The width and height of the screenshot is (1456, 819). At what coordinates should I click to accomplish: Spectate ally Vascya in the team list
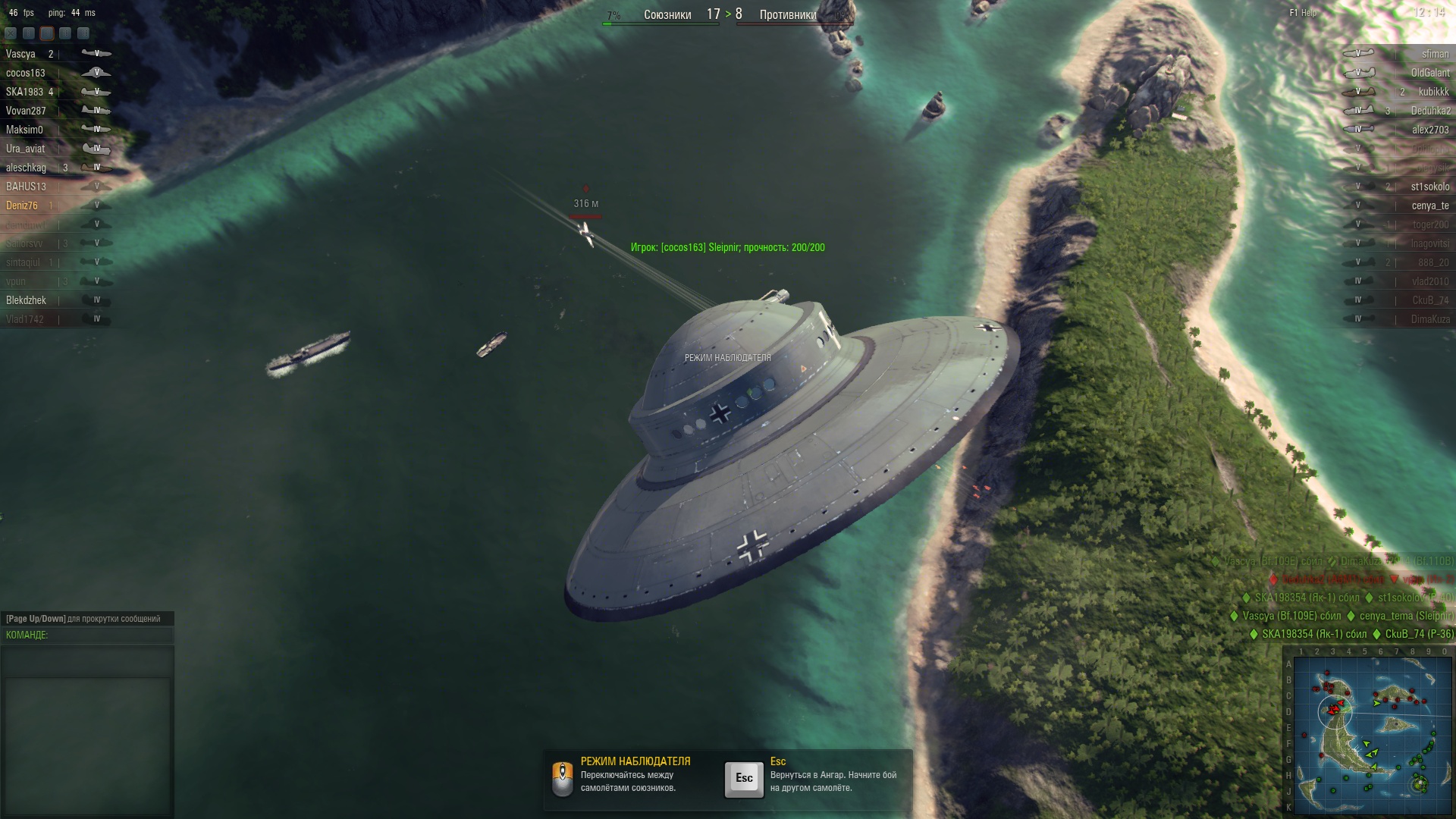20,54
